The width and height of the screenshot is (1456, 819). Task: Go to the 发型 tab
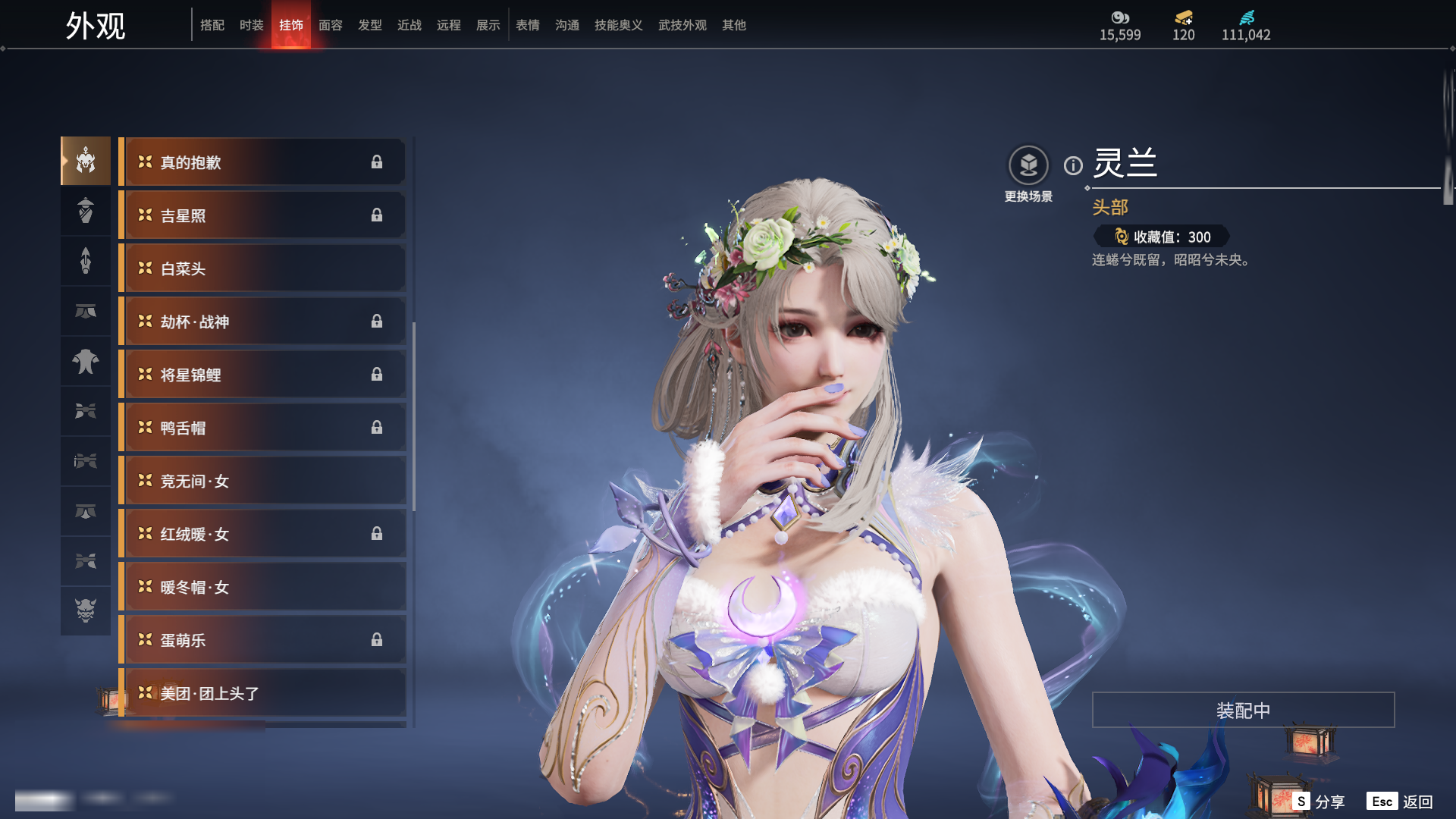[x=370, y=25]
